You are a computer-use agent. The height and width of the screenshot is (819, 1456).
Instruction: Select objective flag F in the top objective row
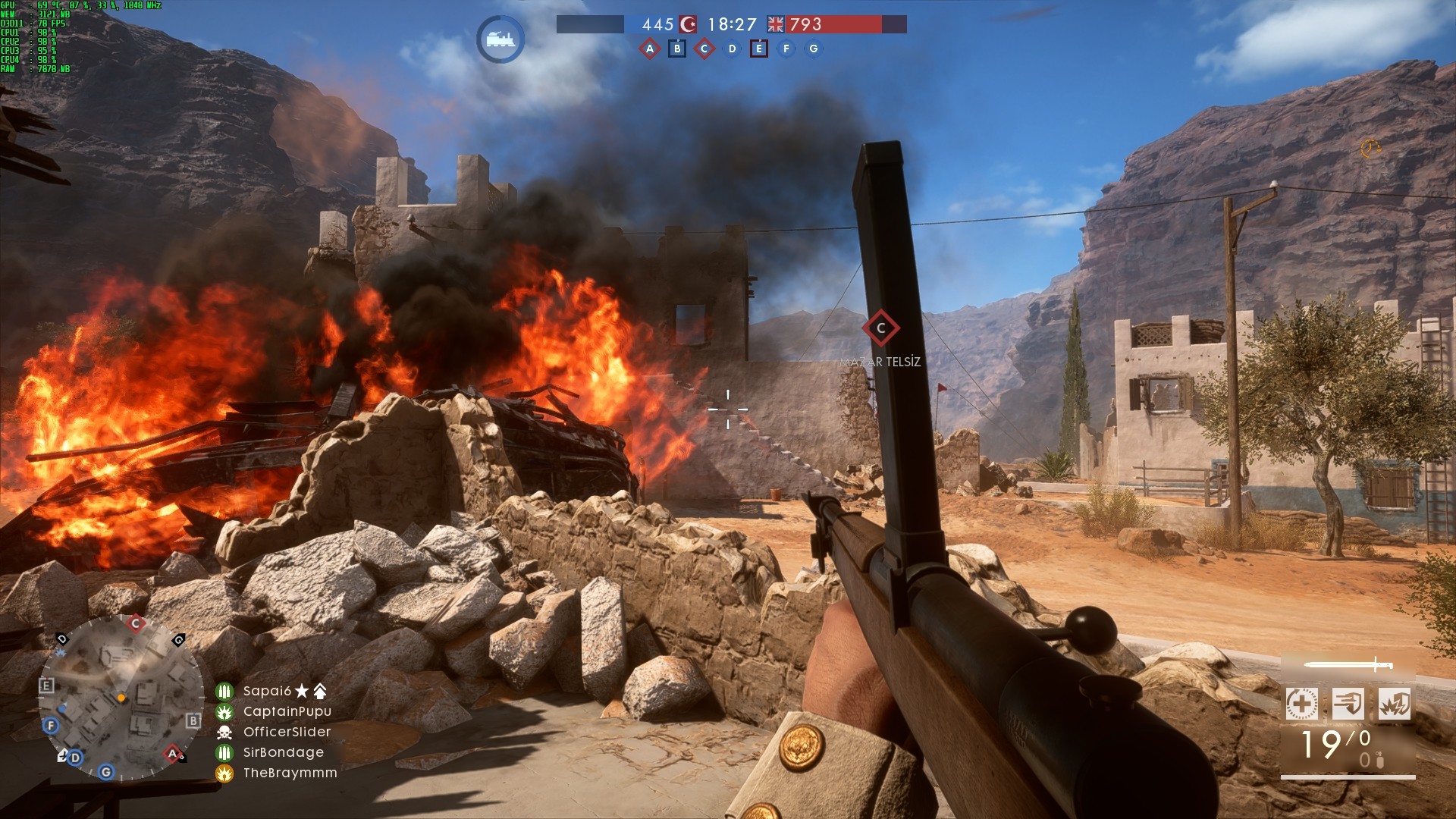[x=786, y=49]
